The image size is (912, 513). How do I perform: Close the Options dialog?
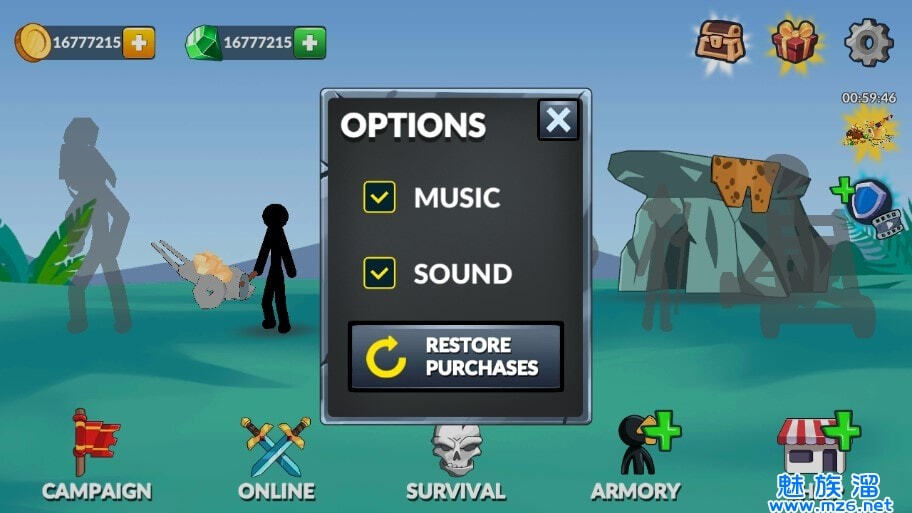point(558,121)
